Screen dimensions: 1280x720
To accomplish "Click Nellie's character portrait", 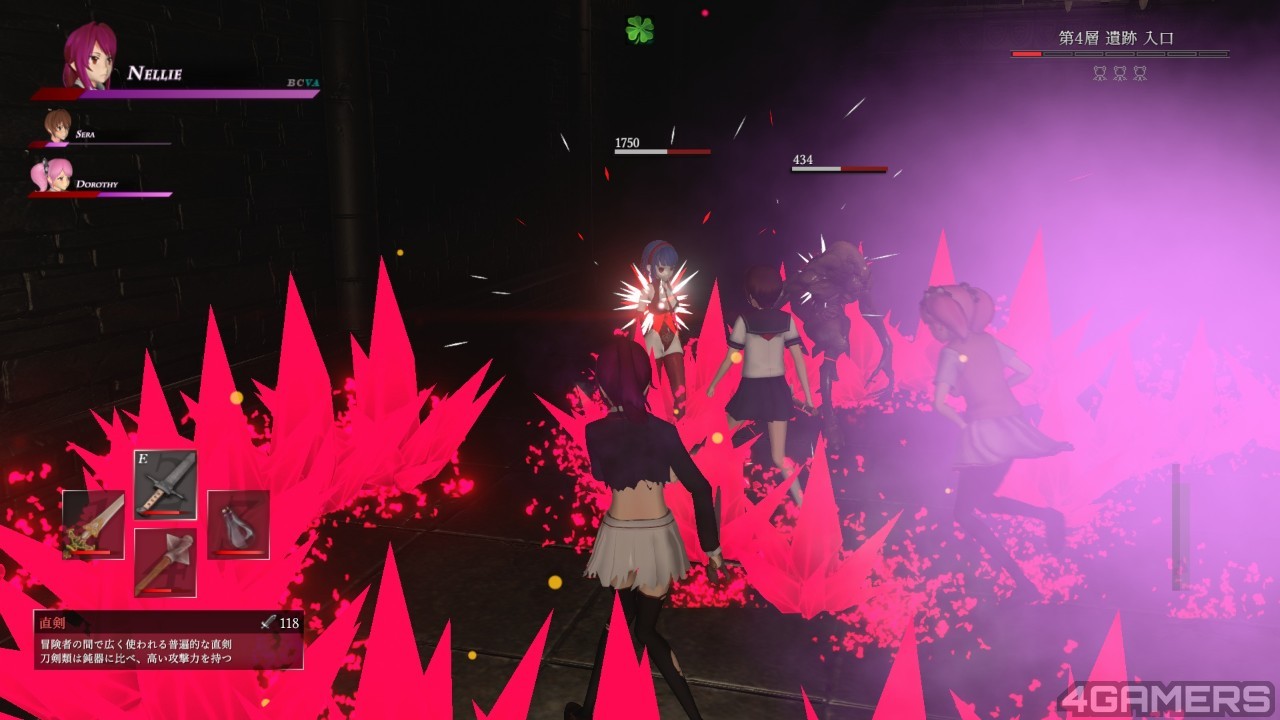I will pos(88,56).
